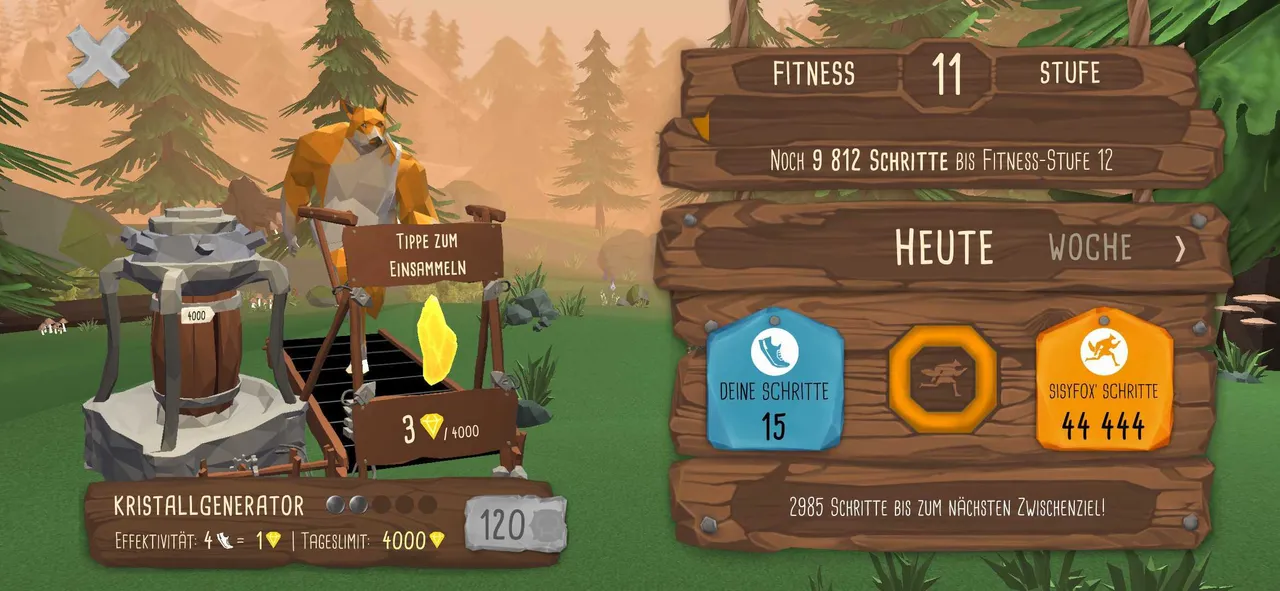
Task: Upgrade Kristallgenerator with the 120 button
Action: pyautogui.click(x=515, y=523)
